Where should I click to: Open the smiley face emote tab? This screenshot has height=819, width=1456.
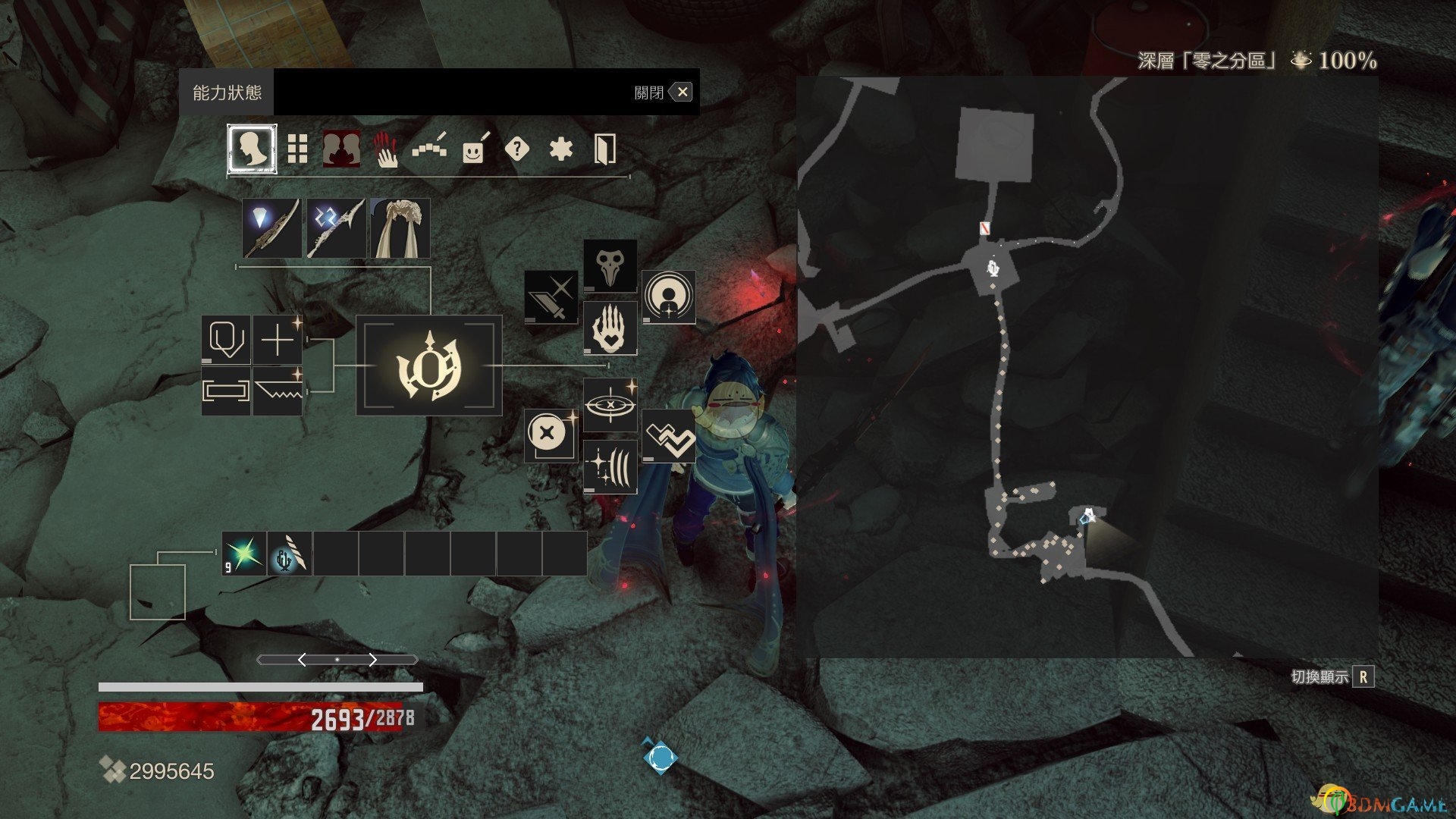click(473, 149)
